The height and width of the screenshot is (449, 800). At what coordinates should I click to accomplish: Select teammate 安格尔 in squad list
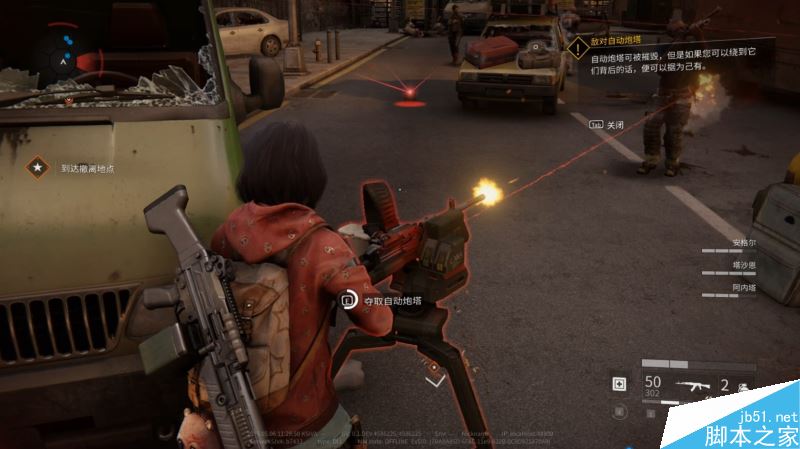pos(746,242)
